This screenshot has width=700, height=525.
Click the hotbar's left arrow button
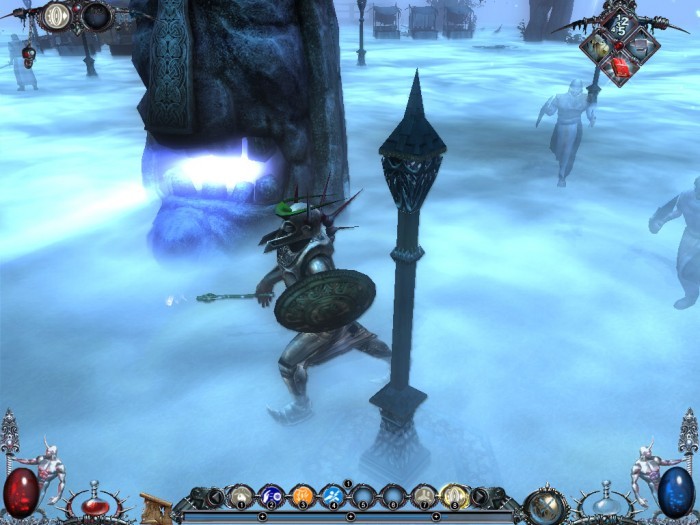click(214, 494)
